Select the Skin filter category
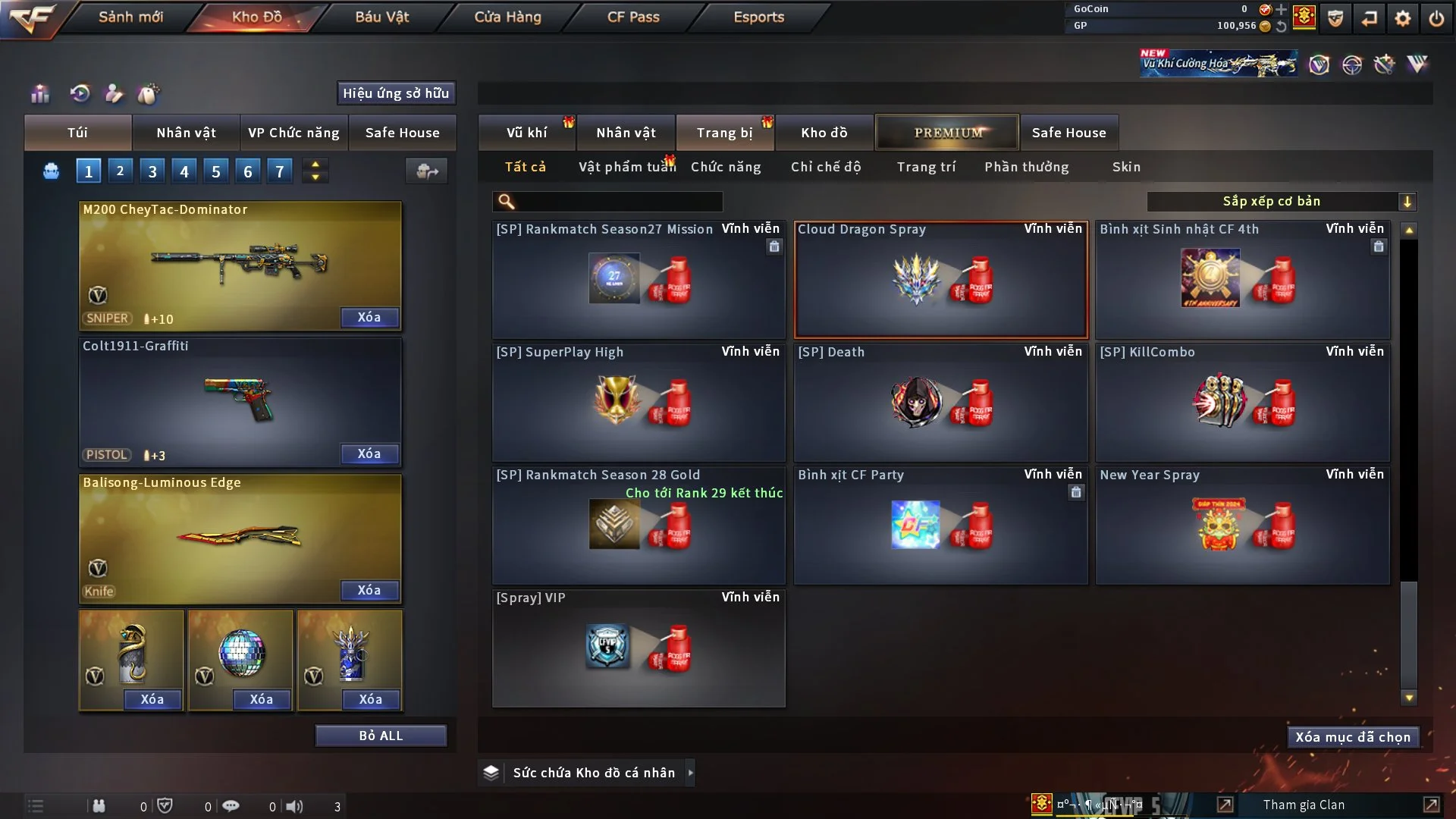This screenshot has height=819, width=1456. pyautogui.click(x=1126, y=167)
